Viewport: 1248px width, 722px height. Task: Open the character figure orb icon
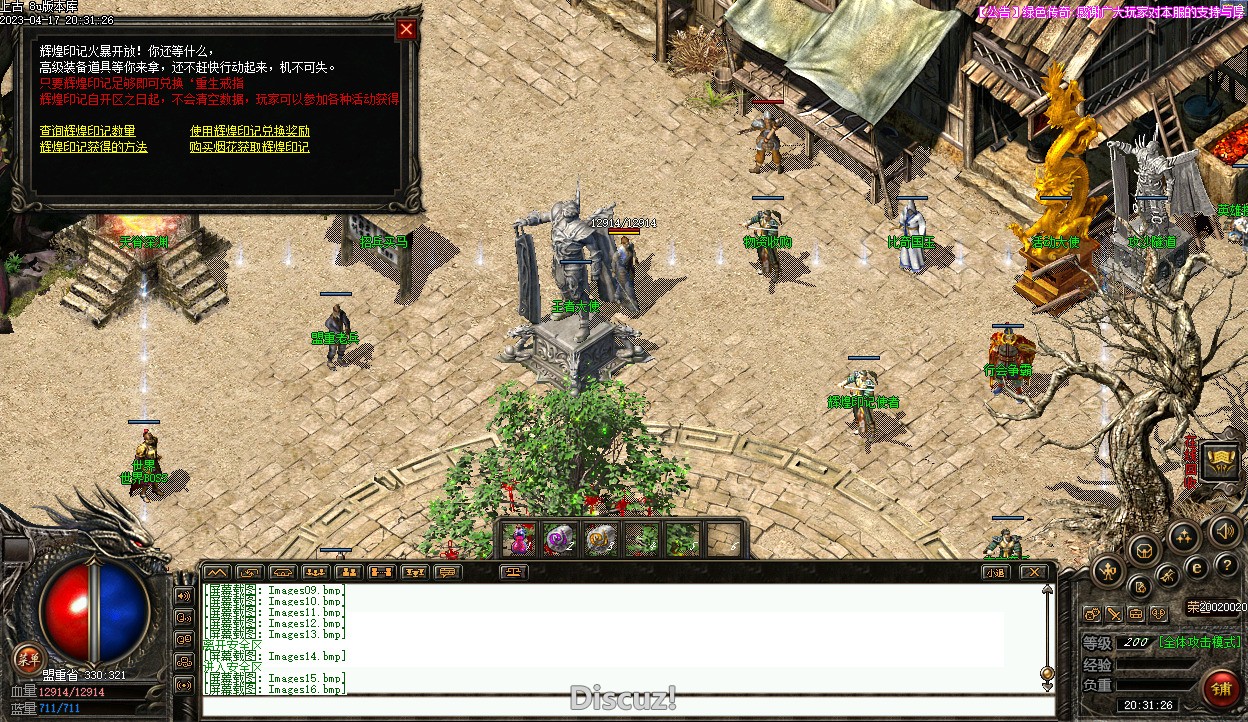pos(1108,572)
